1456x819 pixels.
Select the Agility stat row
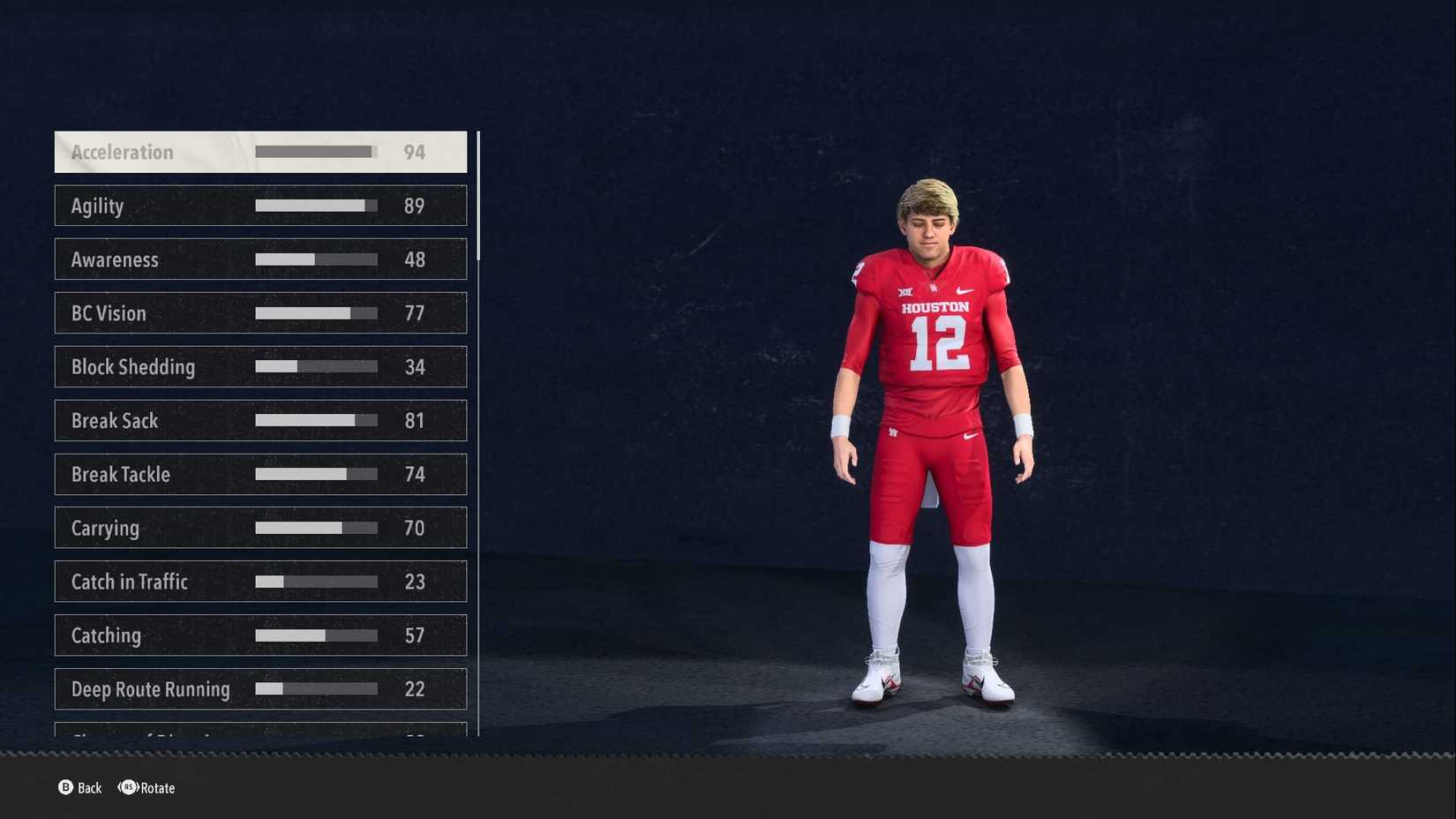point(260,205)
